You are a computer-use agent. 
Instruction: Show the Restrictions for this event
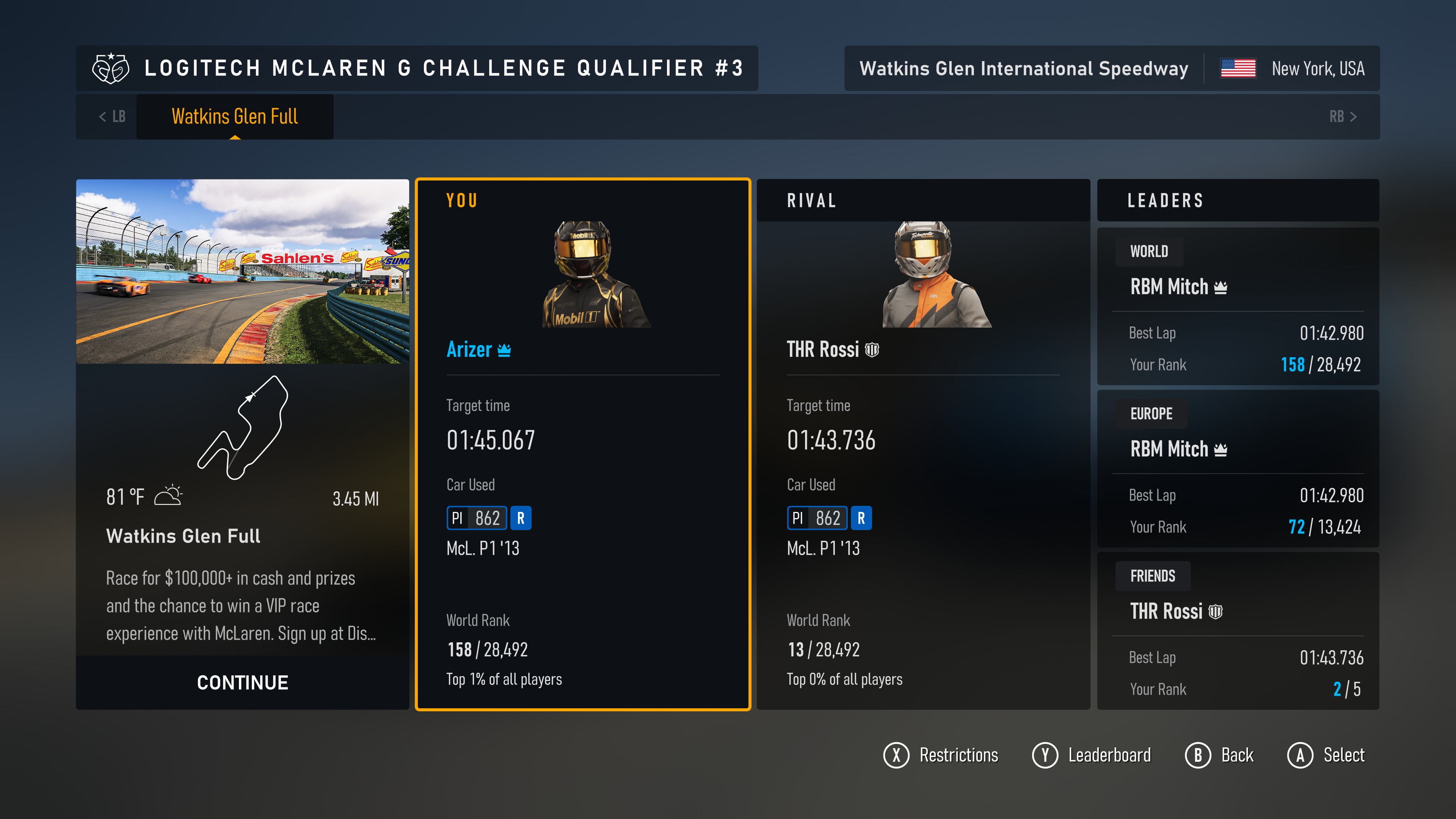click(x=941, y=755)
